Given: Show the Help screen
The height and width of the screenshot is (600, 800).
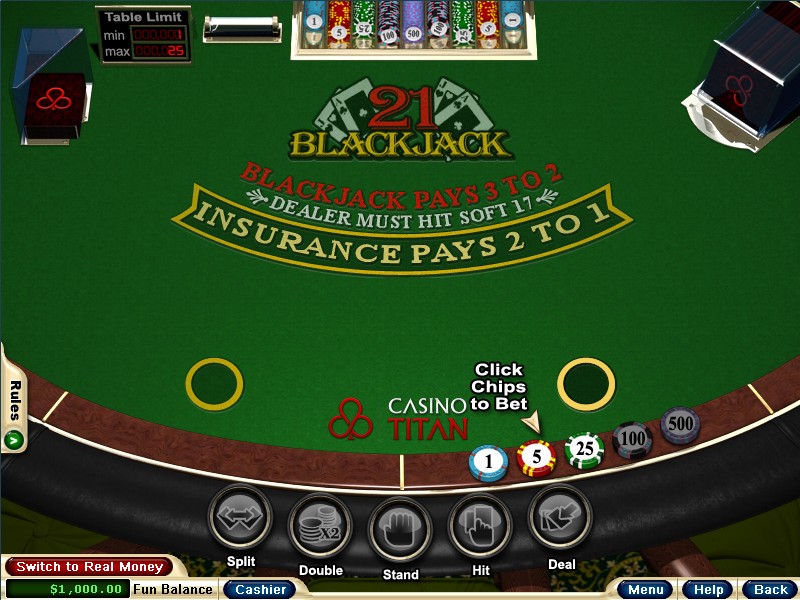Looking at the screenshot, I should pos(708,589).
